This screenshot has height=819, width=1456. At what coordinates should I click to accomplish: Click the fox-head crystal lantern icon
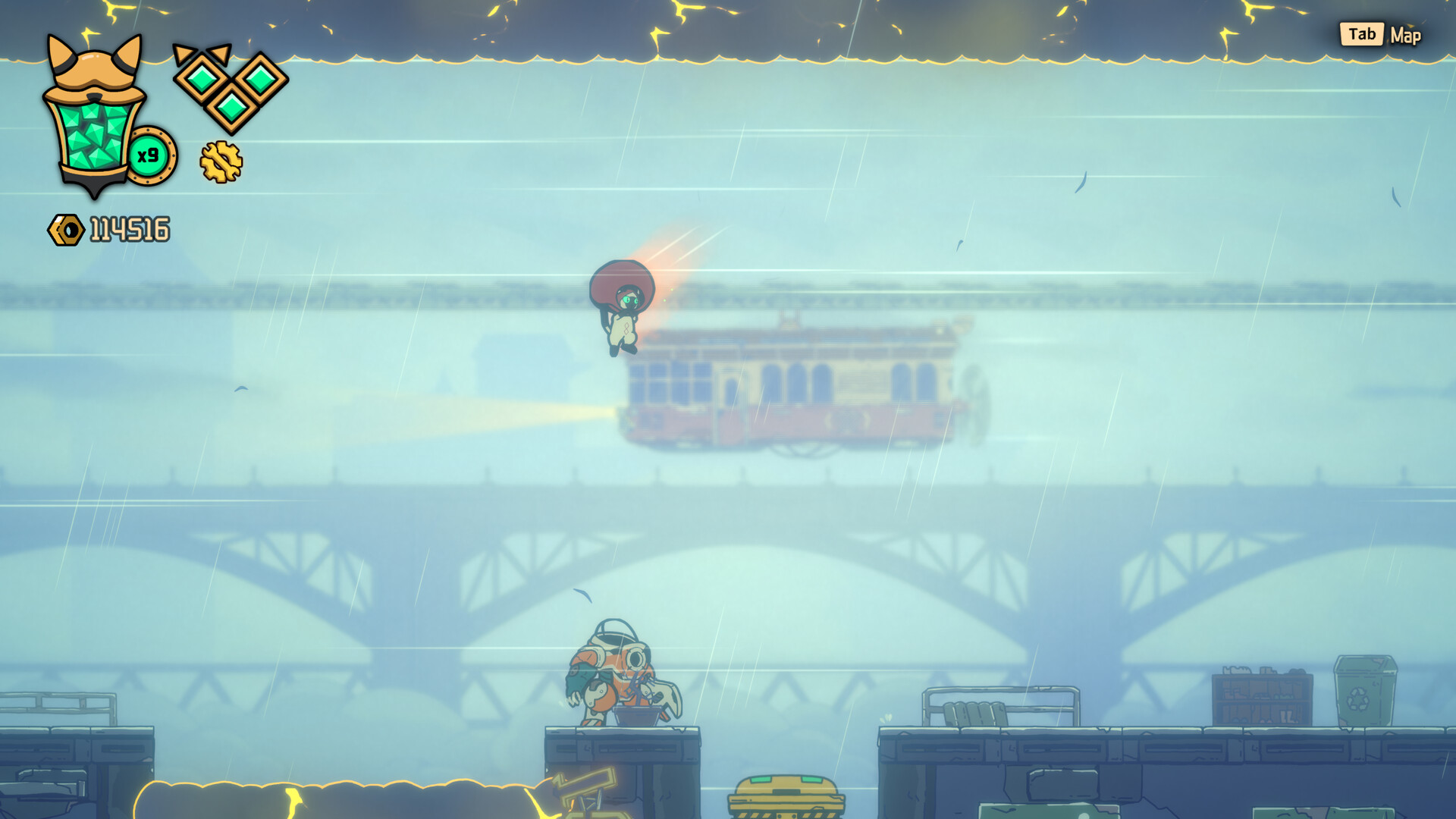tap(94, 118)
